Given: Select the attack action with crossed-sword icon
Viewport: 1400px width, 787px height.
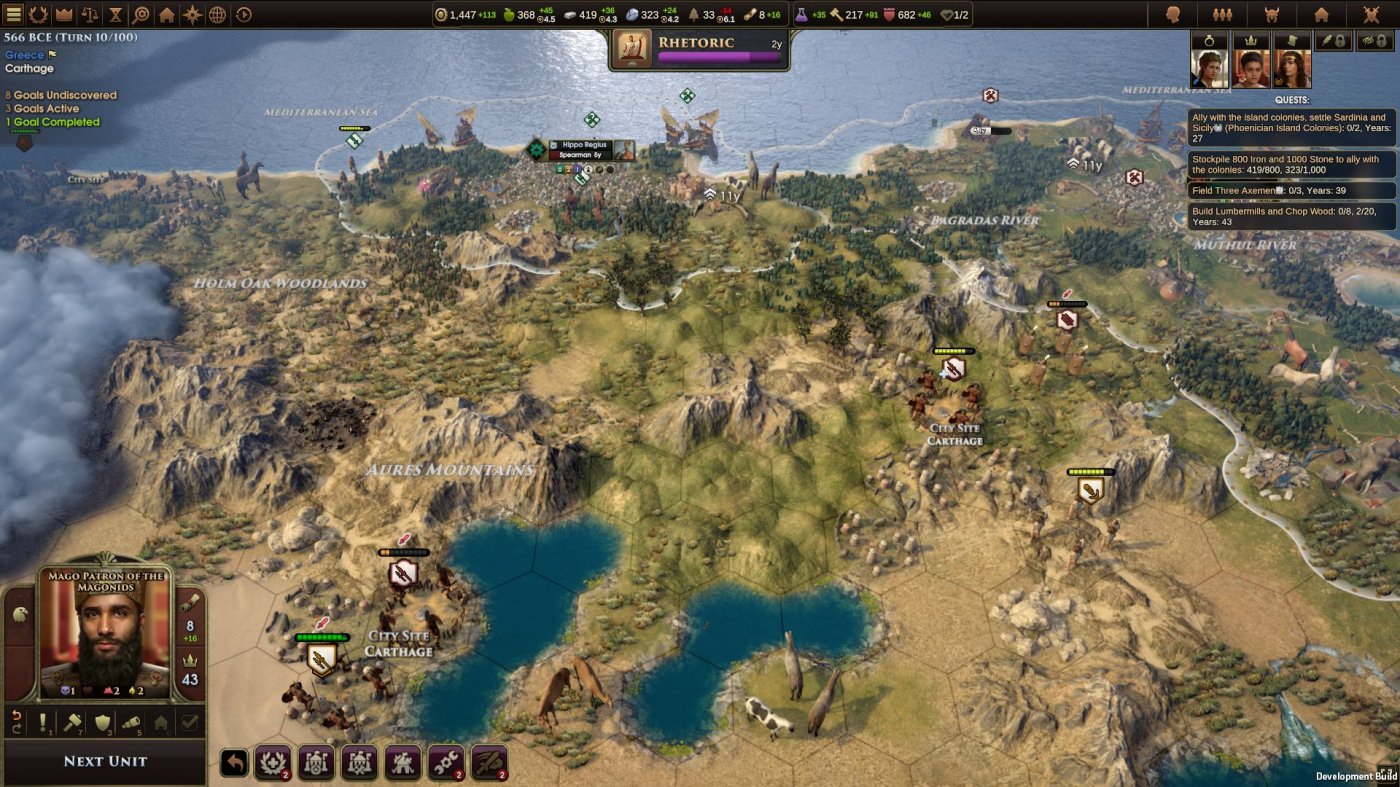Looking at the screenshot, I should point(489,763).
